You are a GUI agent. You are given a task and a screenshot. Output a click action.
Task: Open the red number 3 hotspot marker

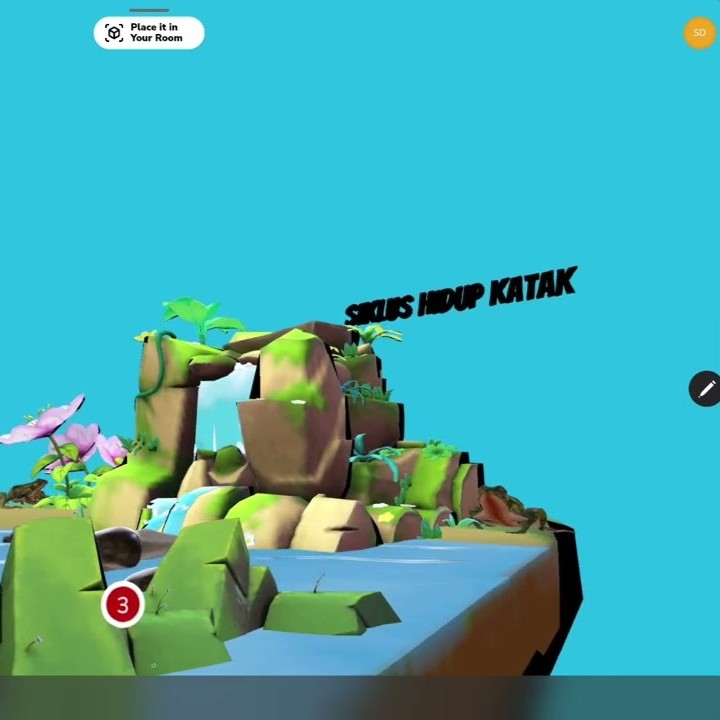point(123,605)
